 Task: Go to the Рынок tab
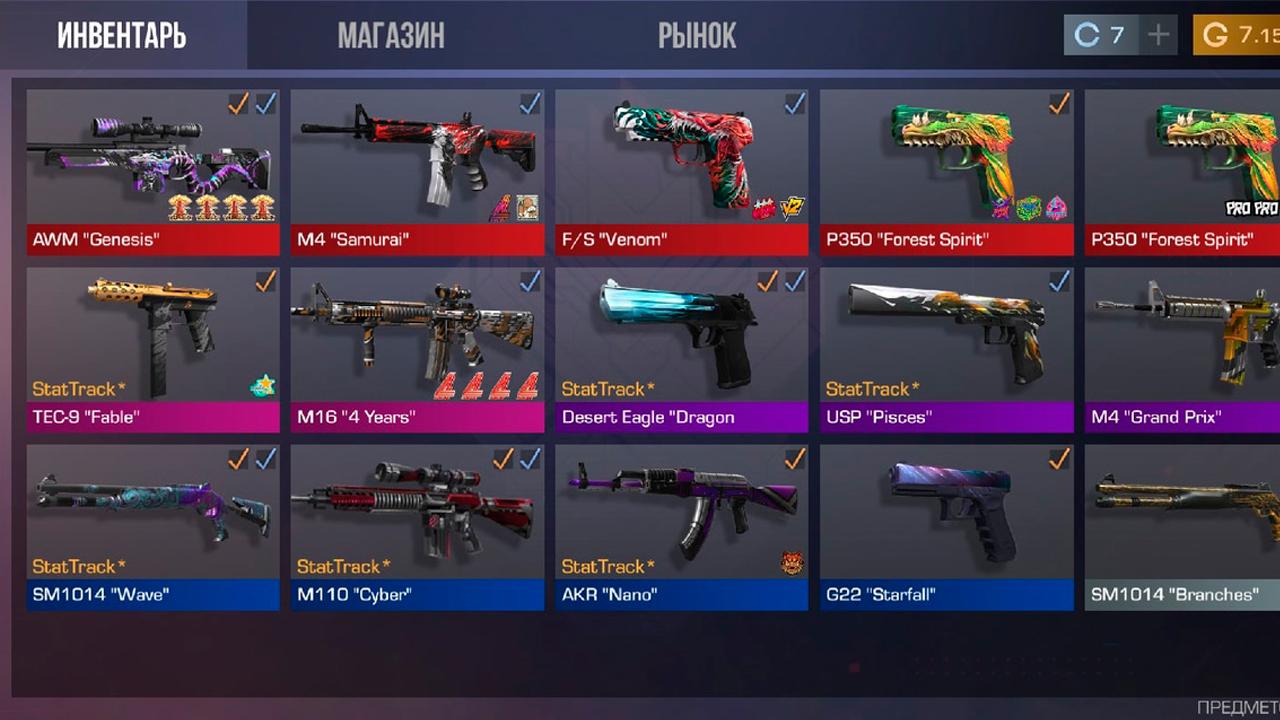pos(697,36)
